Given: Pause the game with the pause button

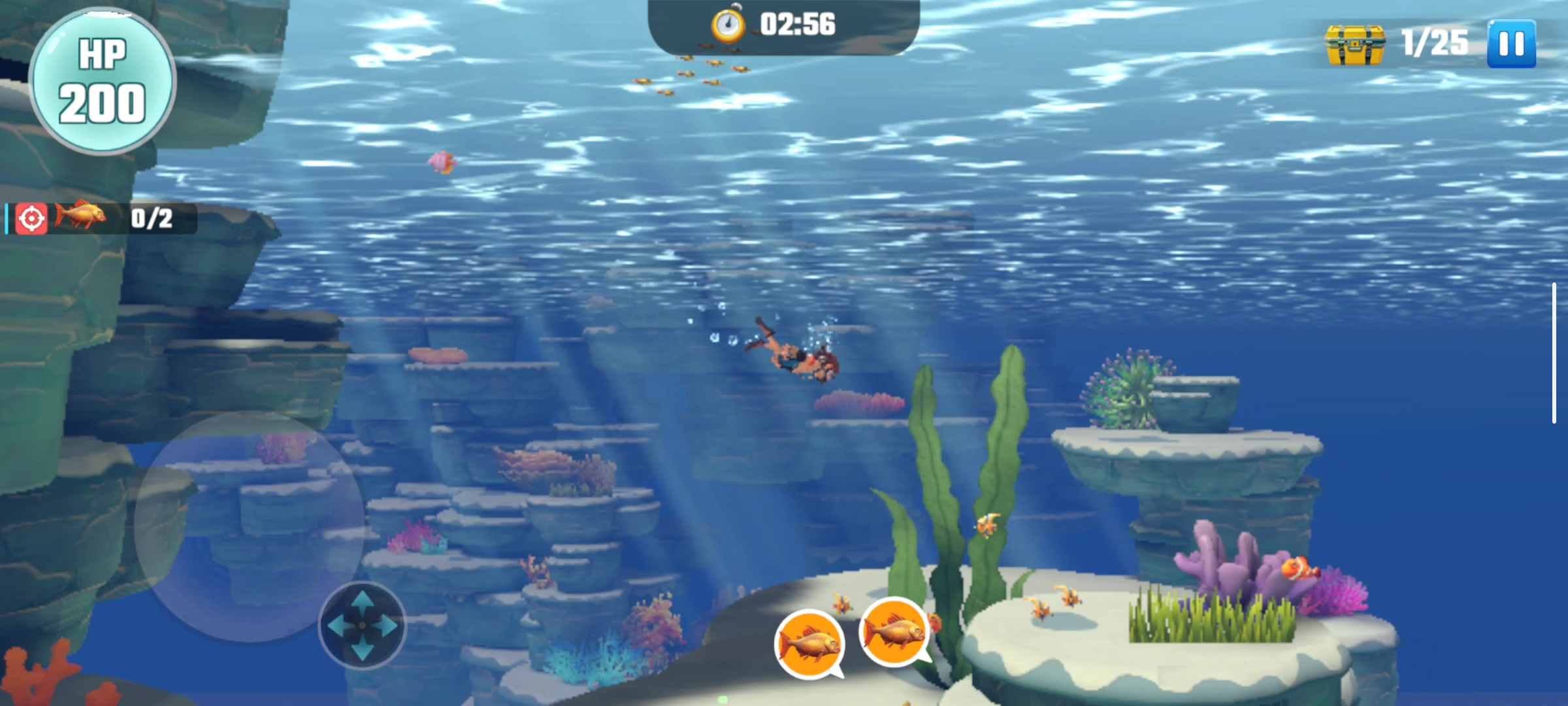Looking at the screenshot, I should pos(1511,42).
